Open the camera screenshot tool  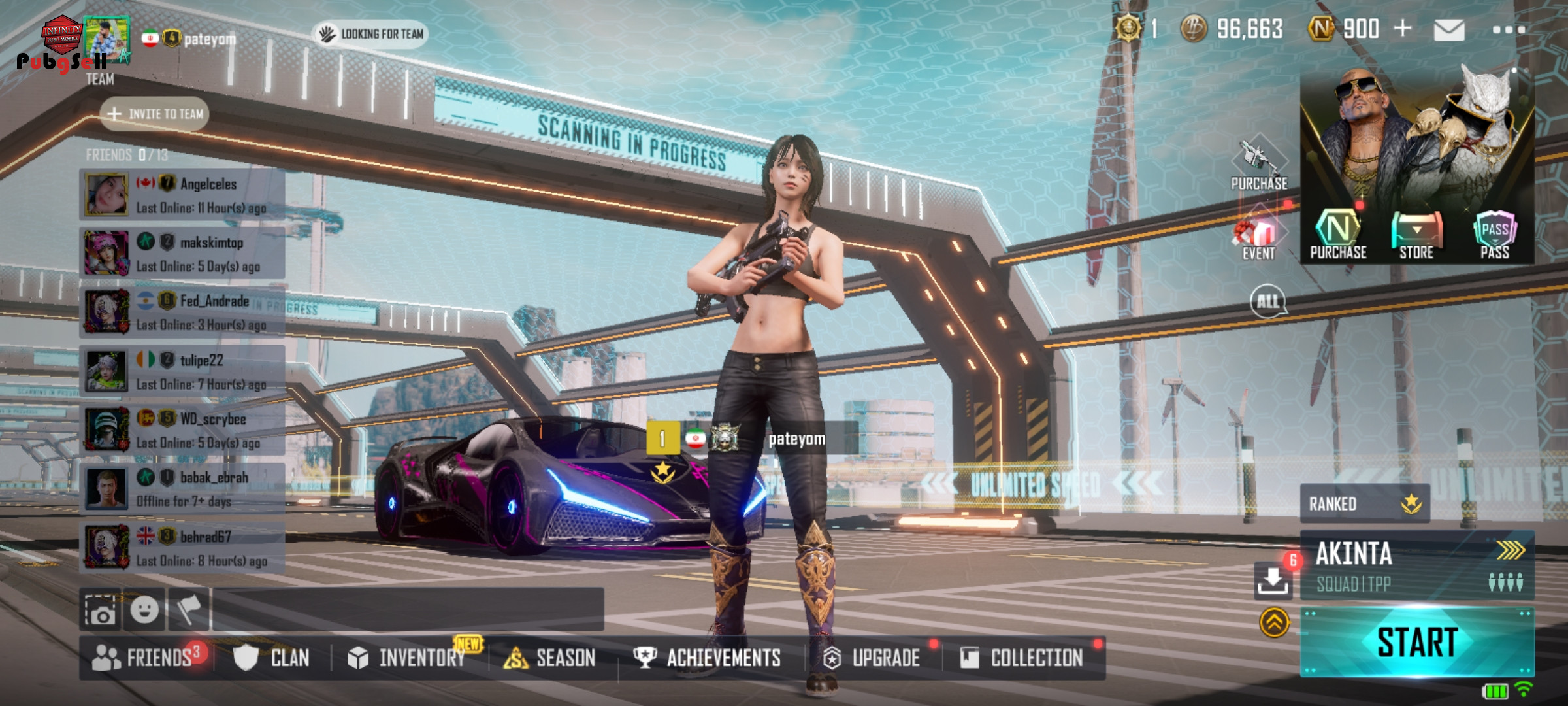pos(101,611)
